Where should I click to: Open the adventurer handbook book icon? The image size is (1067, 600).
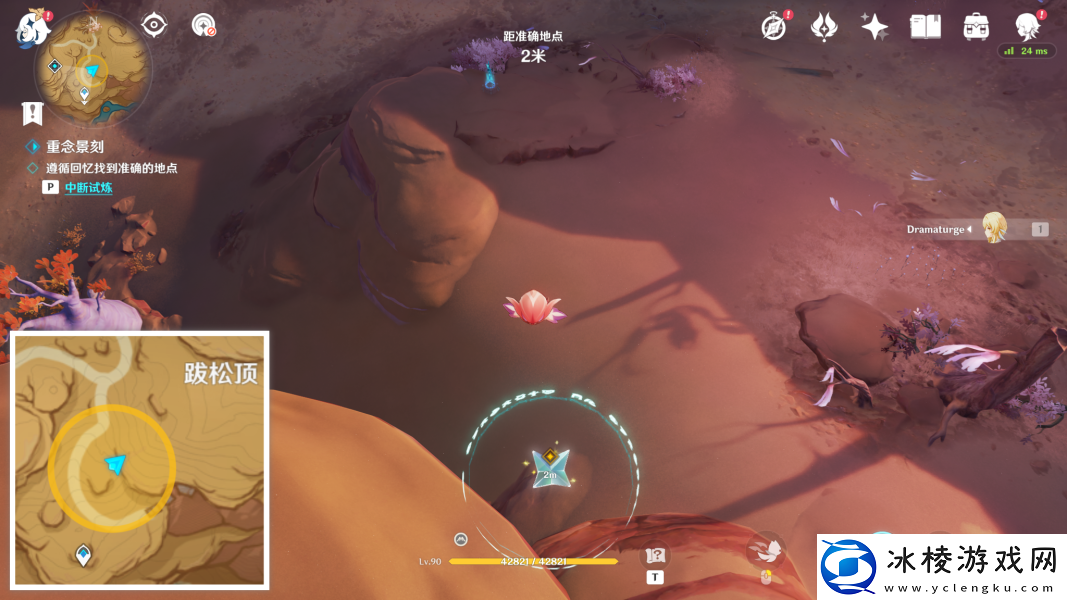click(925, 27)
